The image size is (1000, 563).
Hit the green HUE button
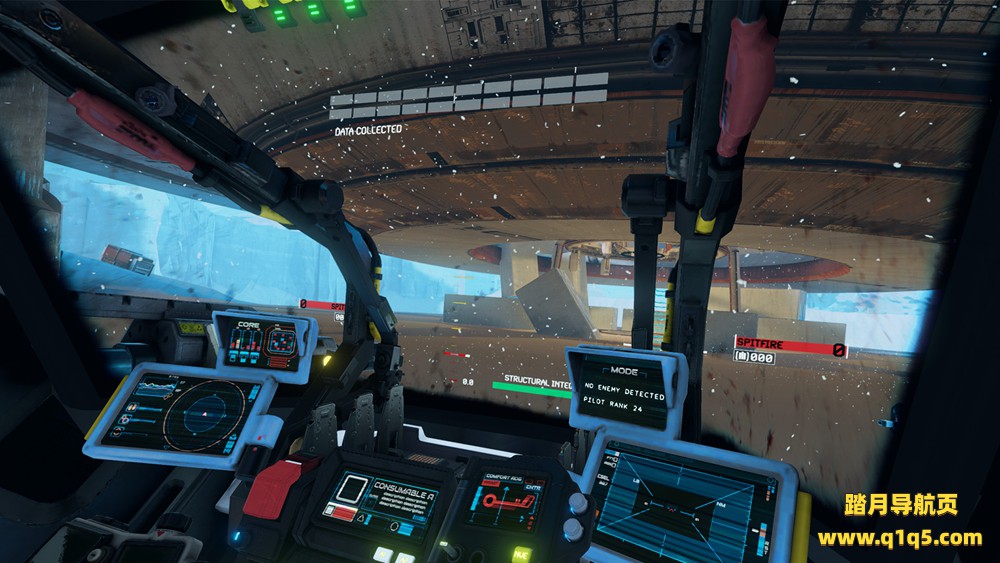tap(521, 552)
